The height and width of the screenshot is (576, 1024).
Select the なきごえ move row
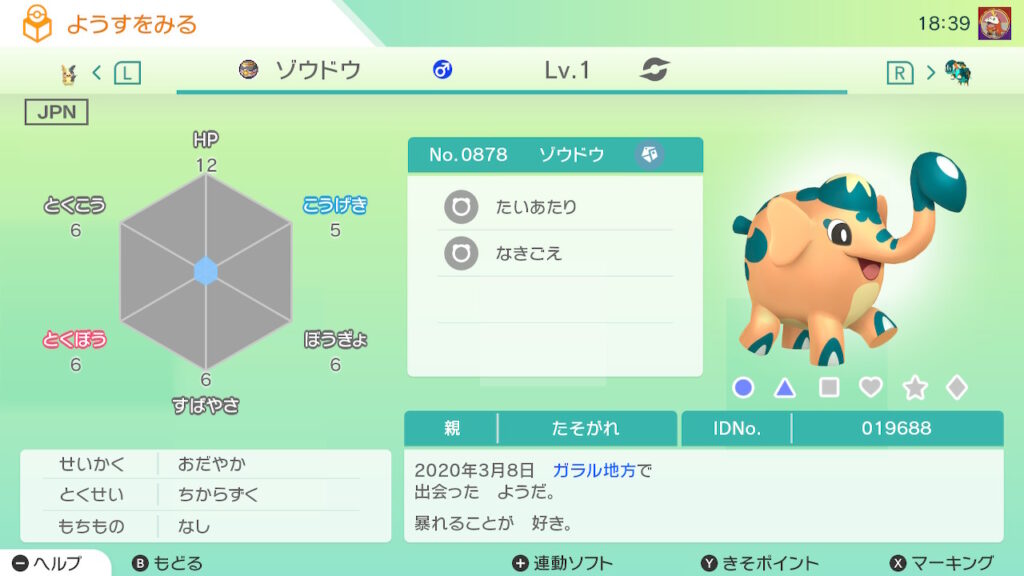coord(555,254)
